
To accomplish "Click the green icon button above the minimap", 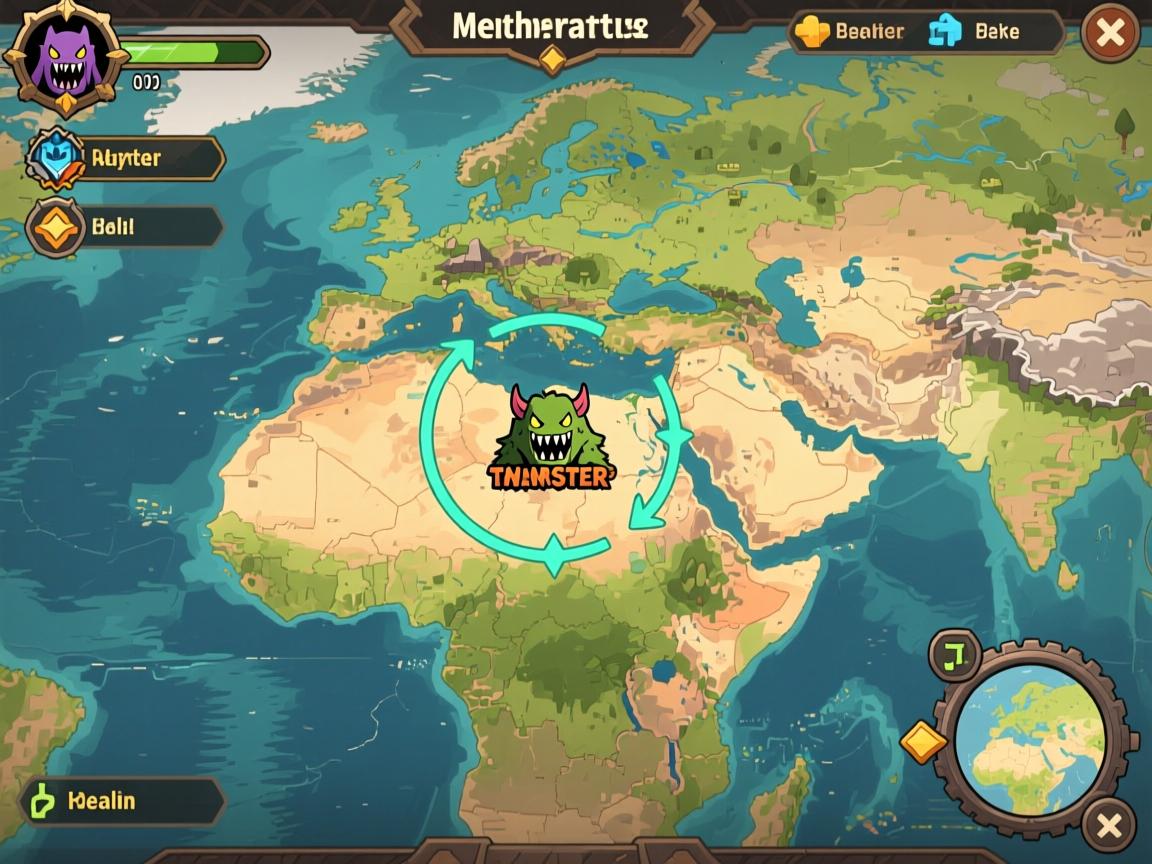I will tap(955, 655).
